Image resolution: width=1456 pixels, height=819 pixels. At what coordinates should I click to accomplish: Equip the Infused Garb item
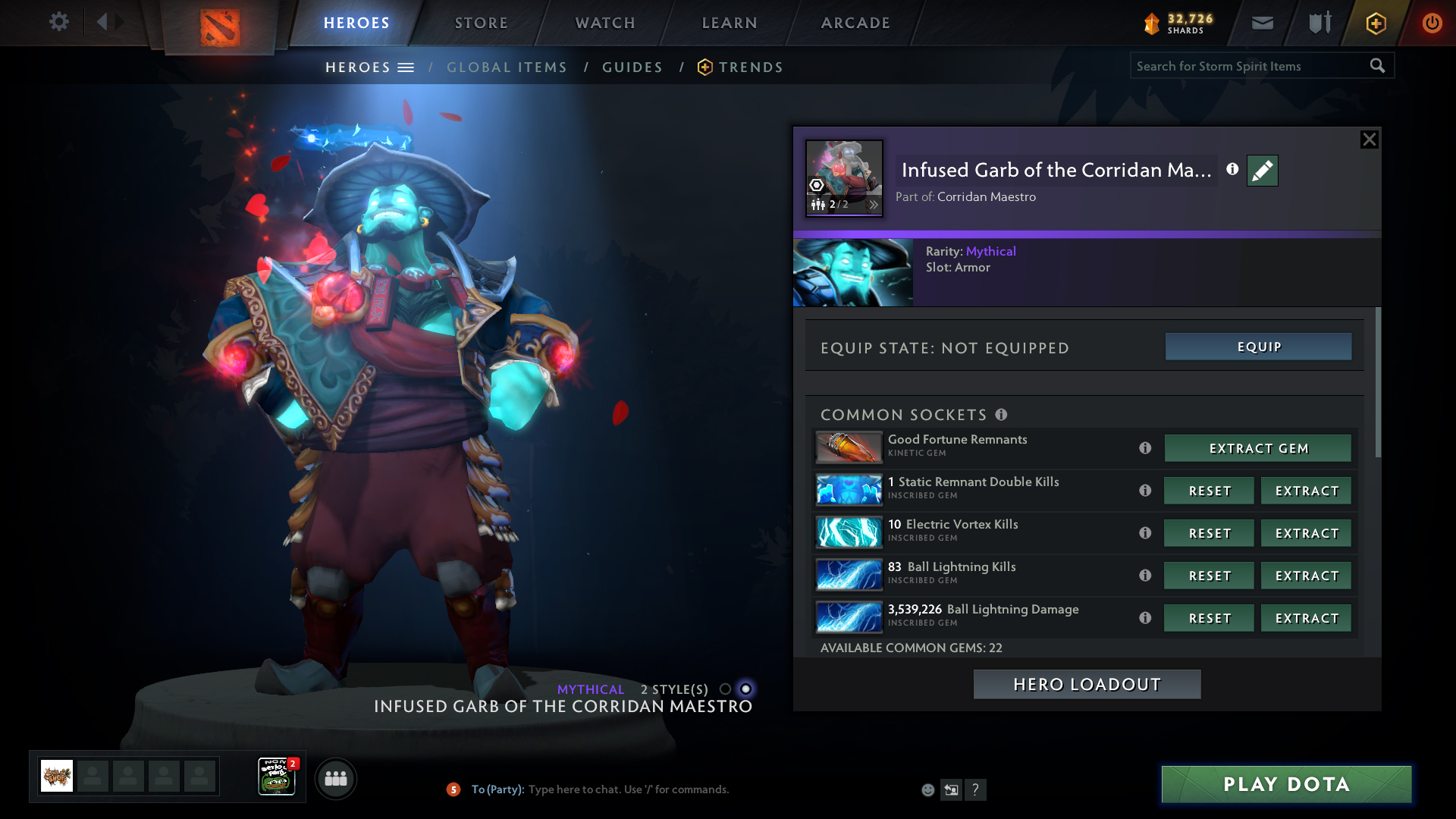(1259, 347)
